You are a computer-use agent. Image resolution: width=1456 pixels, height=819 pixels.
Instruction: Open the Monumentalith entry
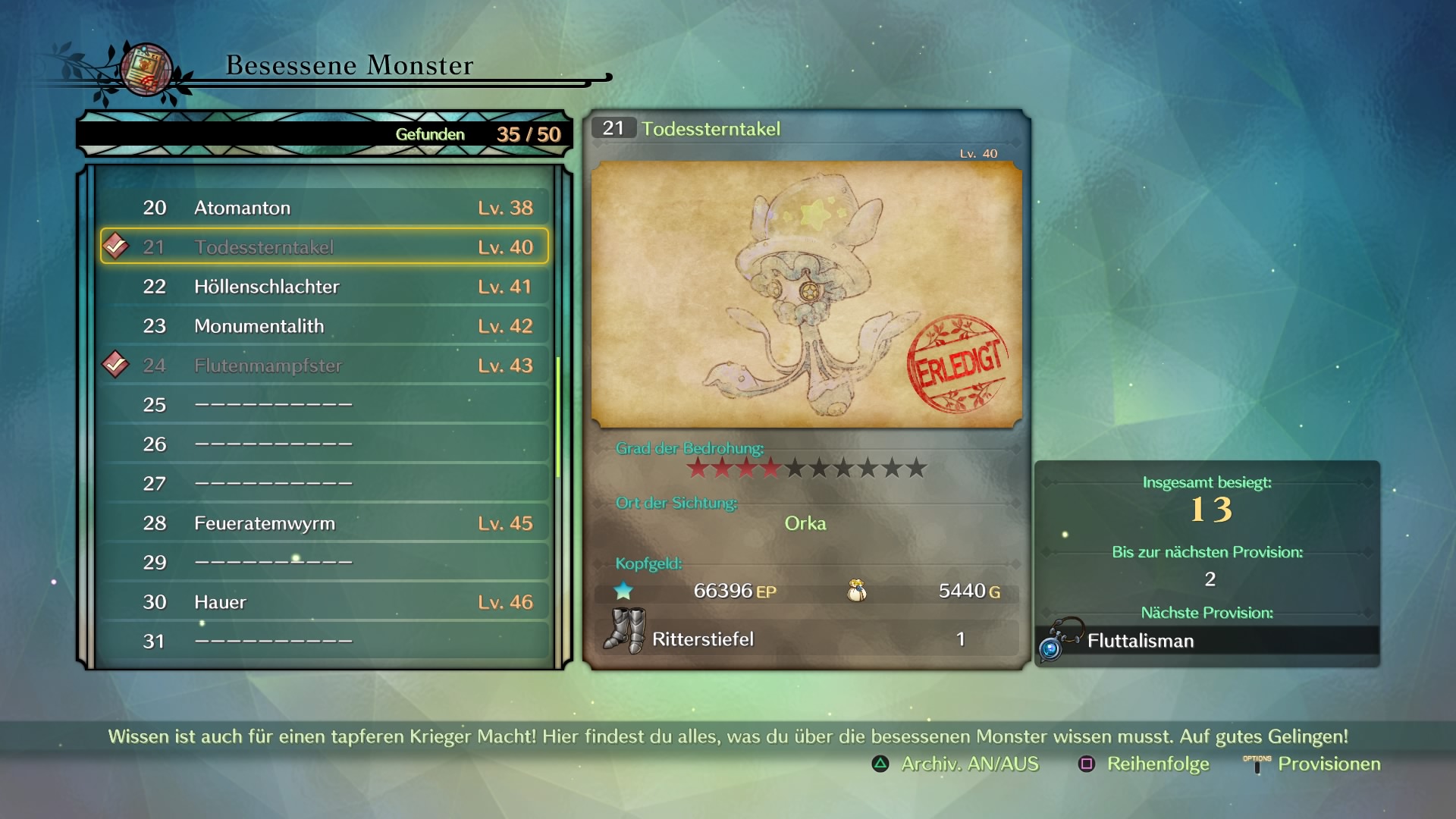[325, 326]
